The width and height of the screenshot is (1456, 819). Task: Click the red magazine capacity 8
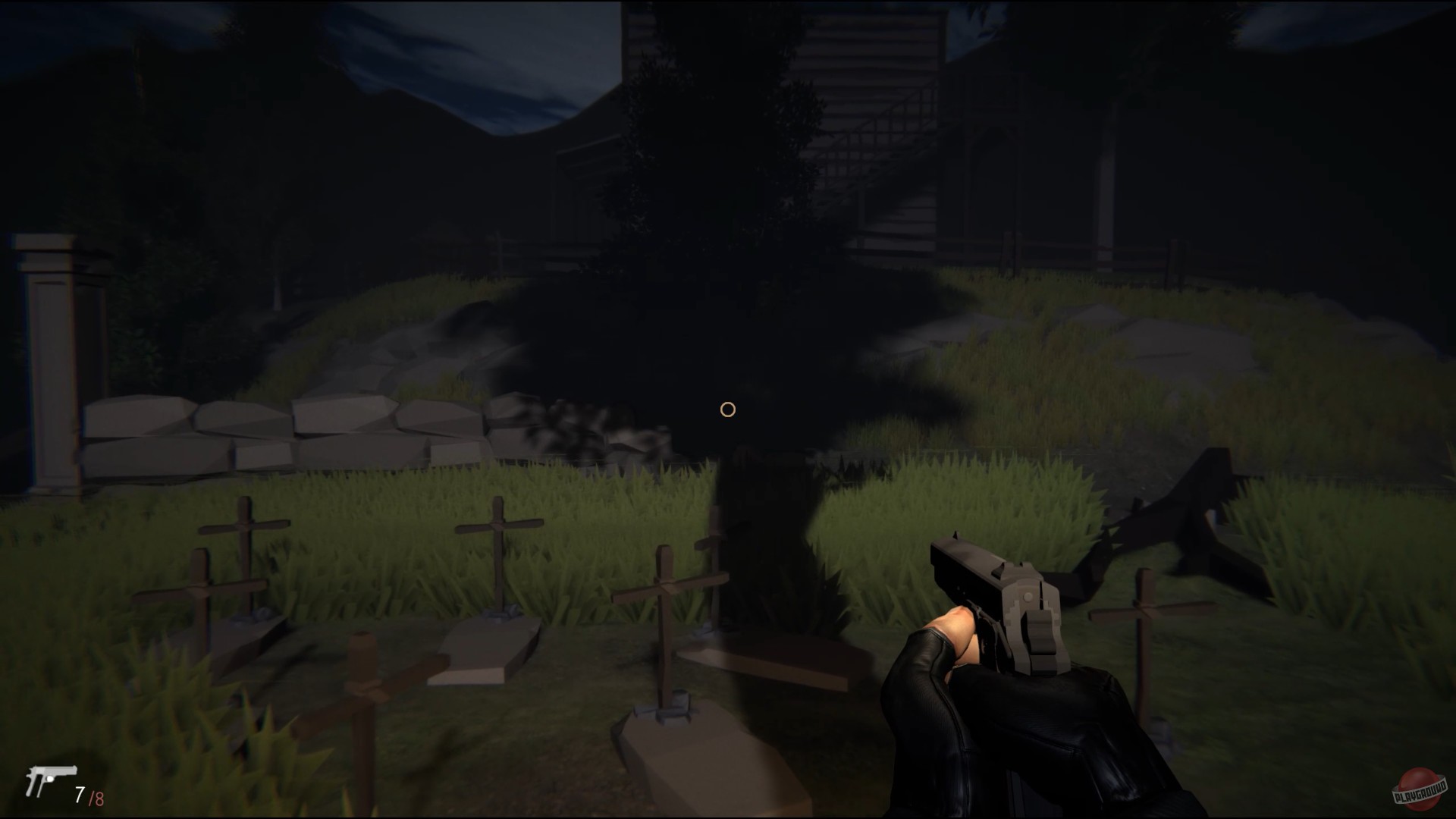(99, 794)
